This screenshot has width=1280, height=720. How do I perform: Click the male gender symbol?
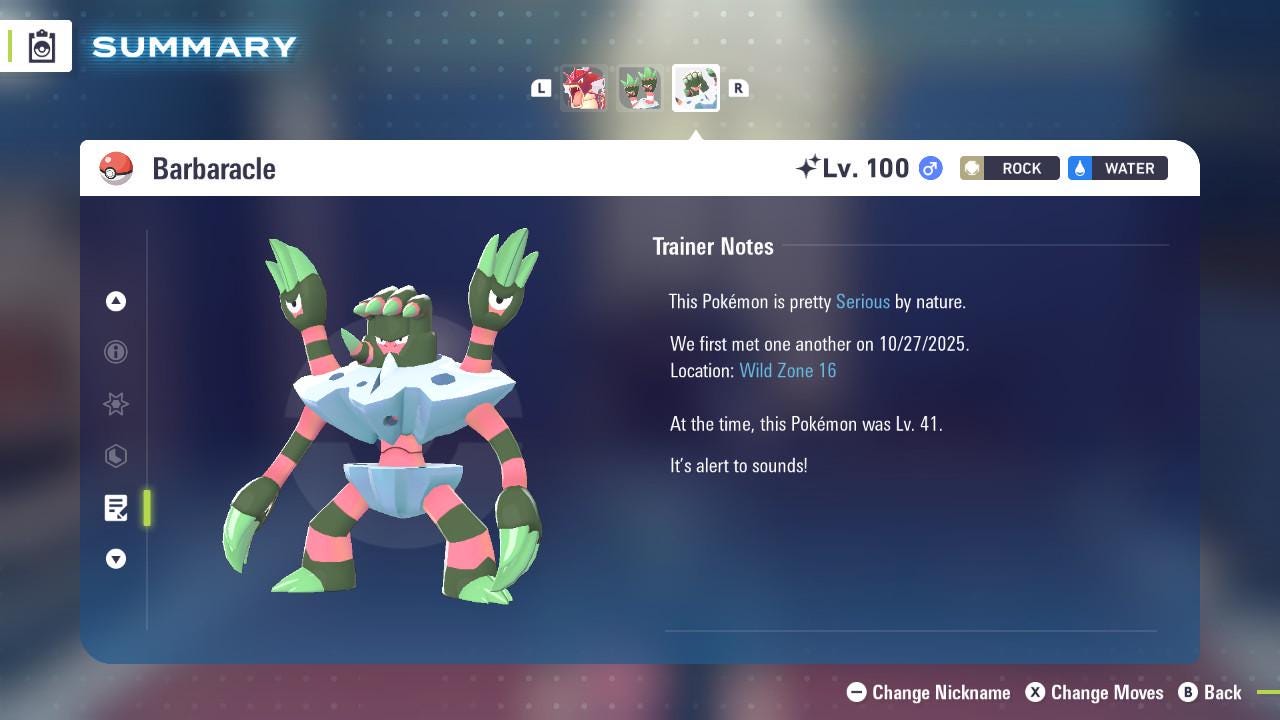[928, 168]
